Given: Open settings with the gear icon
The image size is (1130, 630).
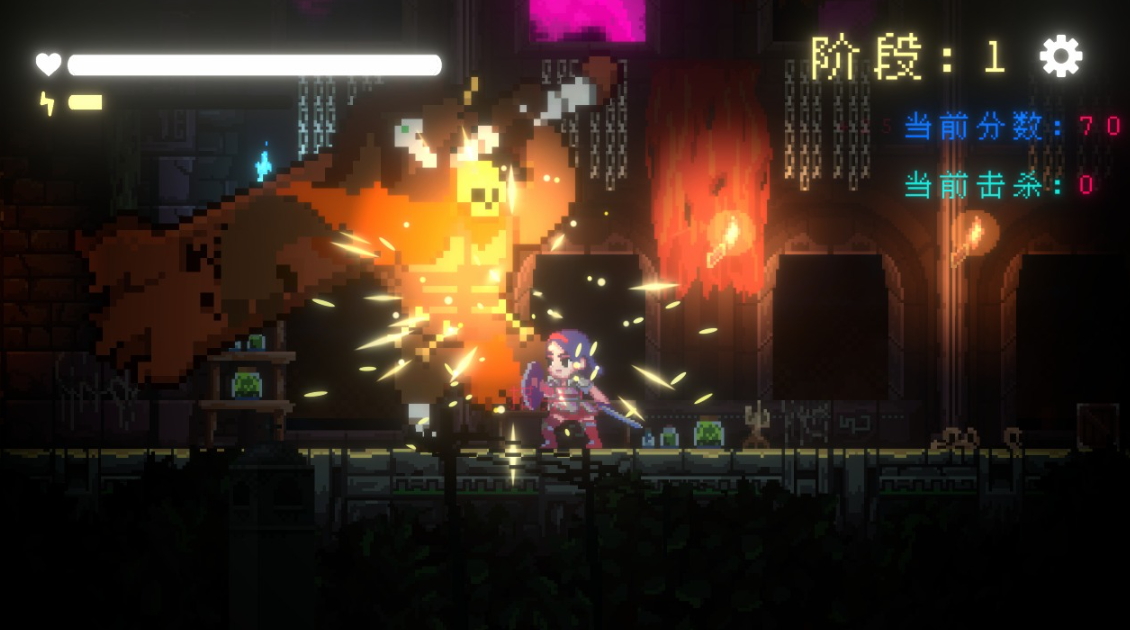Looking at the screenshot, I should 1060,57.
